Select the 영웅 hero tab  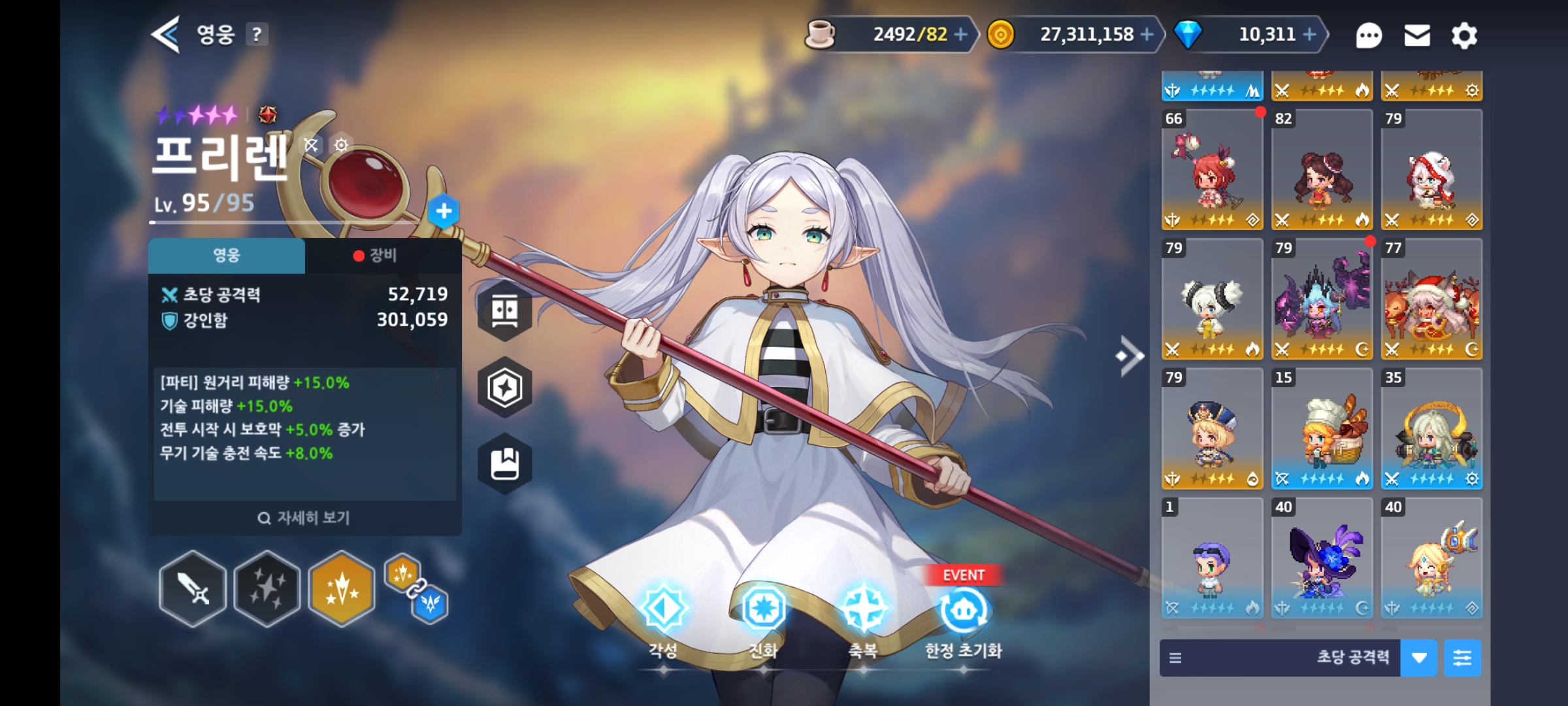coord(227,256)
